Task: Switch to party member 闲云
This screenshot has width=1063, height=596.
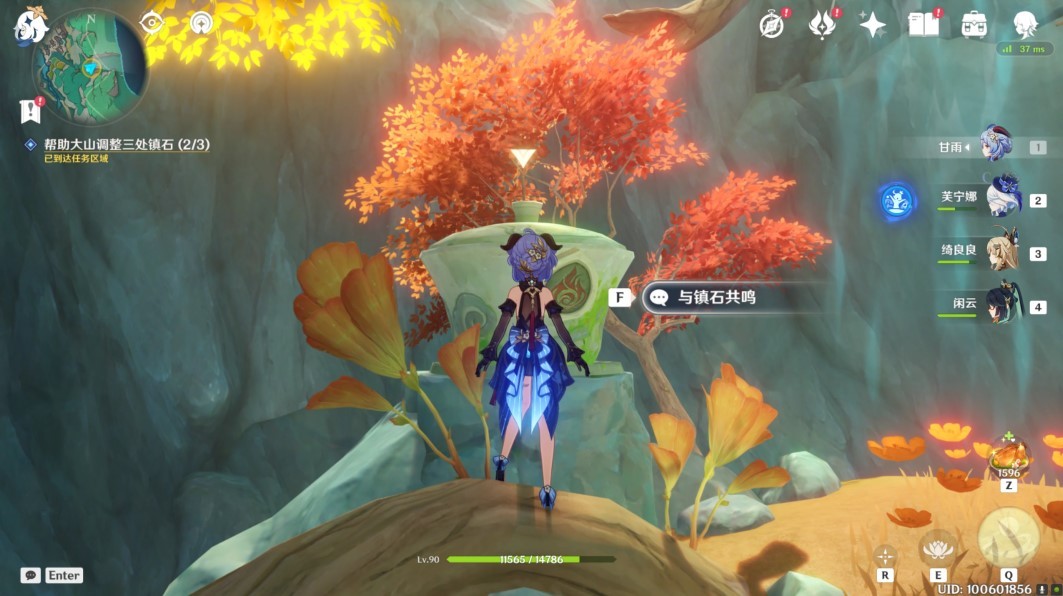Action: click(x=1001, y=305)
